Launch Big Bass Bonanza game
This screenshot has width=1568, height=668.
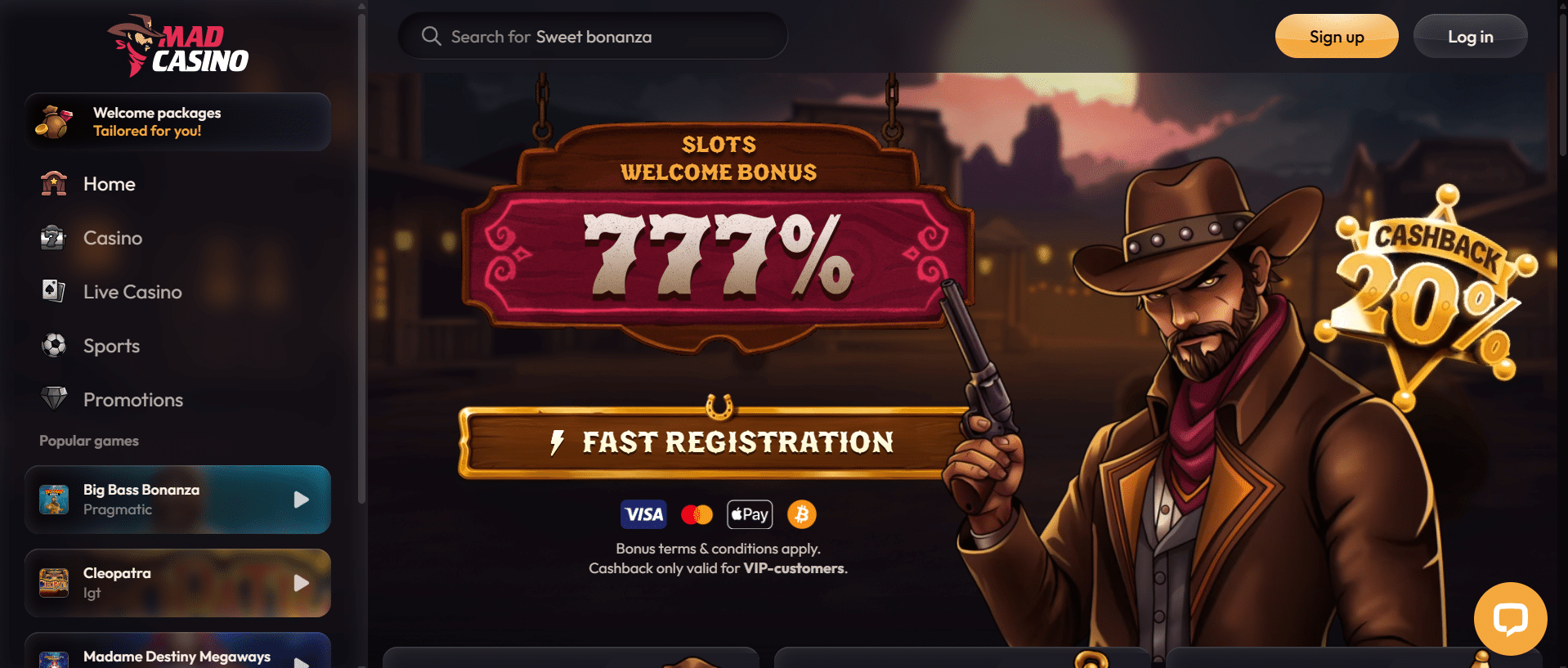pyautogui.click(x=177, y=500)
